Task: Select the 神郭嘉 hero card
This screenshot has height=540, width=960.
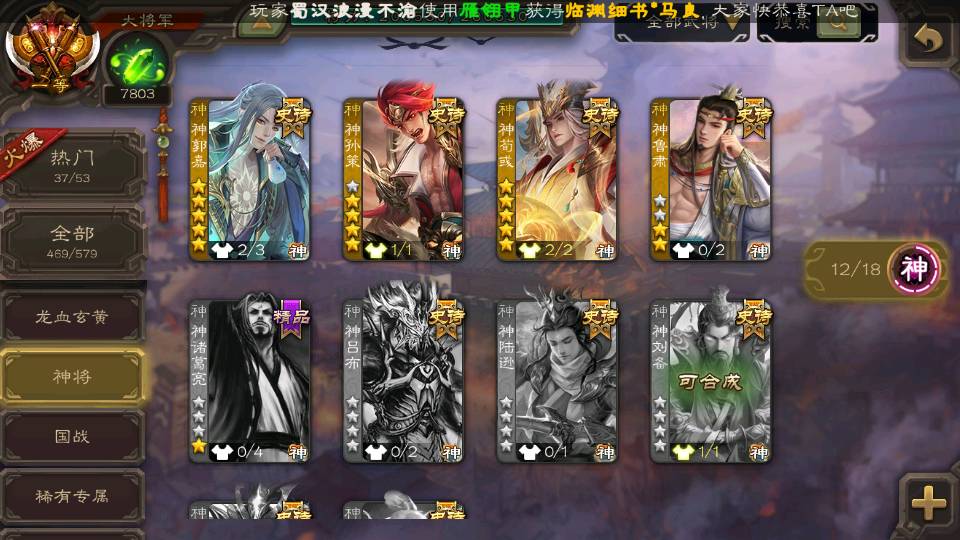Action: pos(250,180)
